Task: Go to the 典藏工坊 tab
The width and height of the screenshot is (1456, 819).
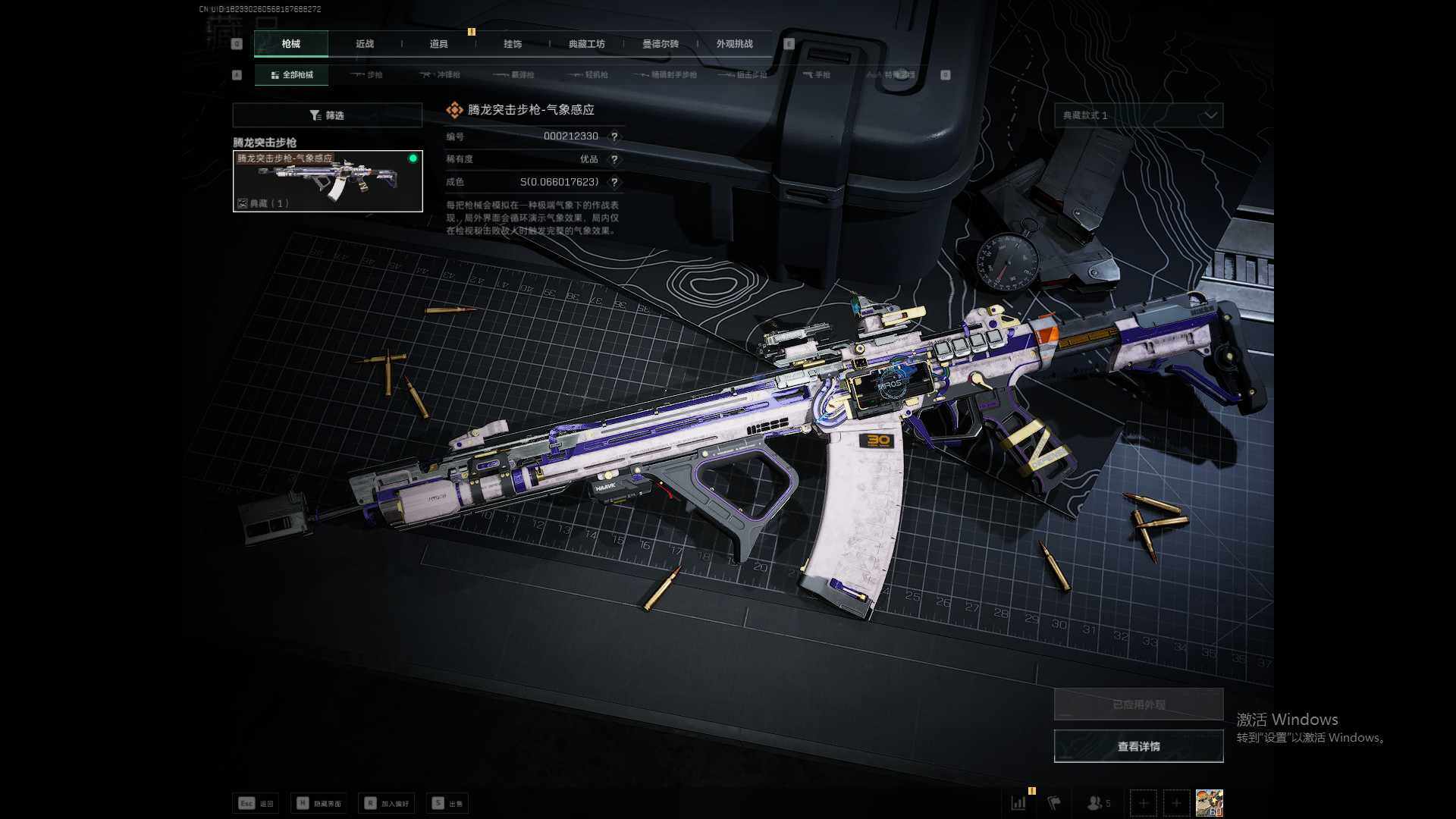Action: coord(587,44)
